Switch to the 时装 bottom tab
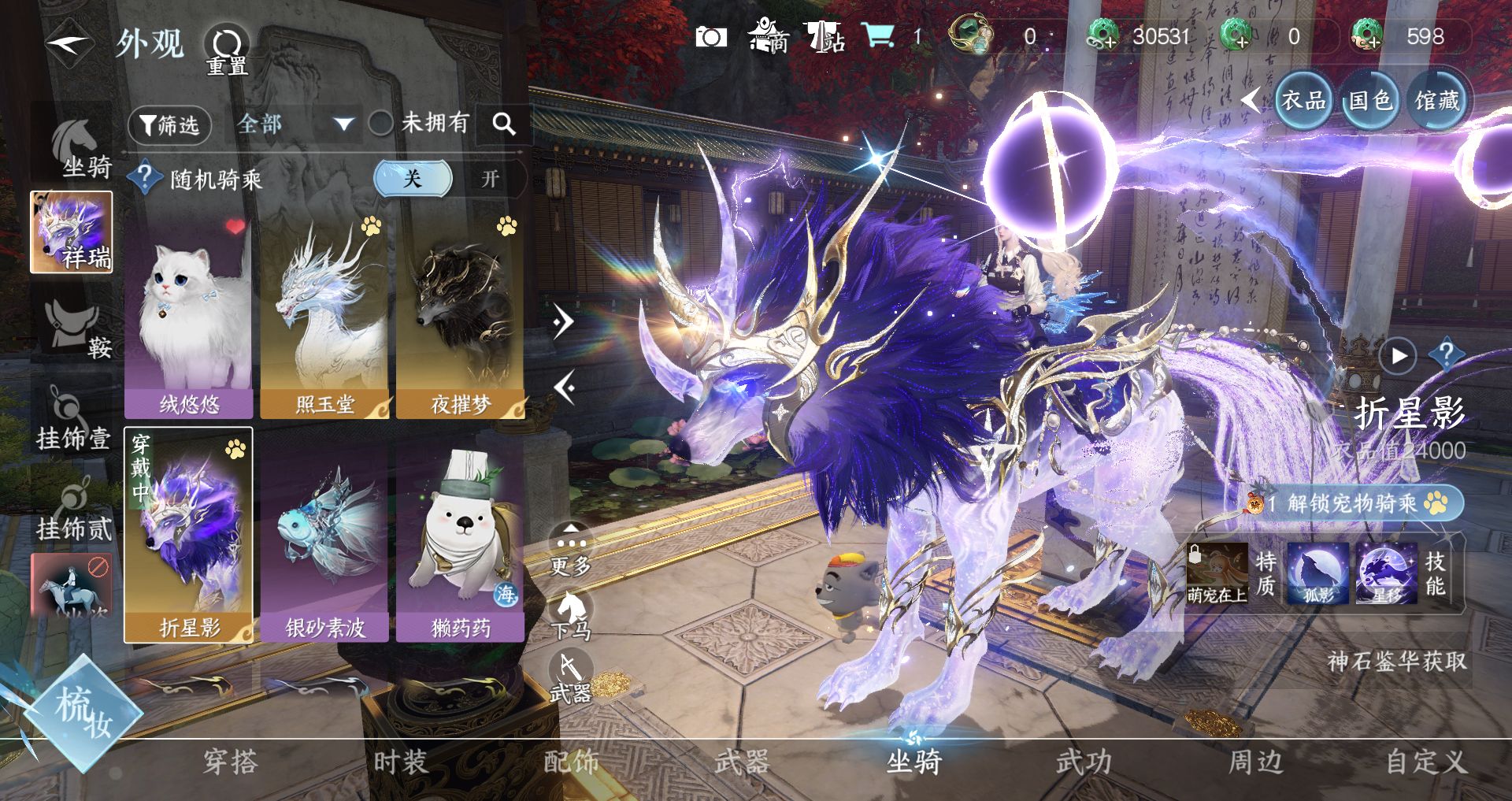 tap(400, 762)
